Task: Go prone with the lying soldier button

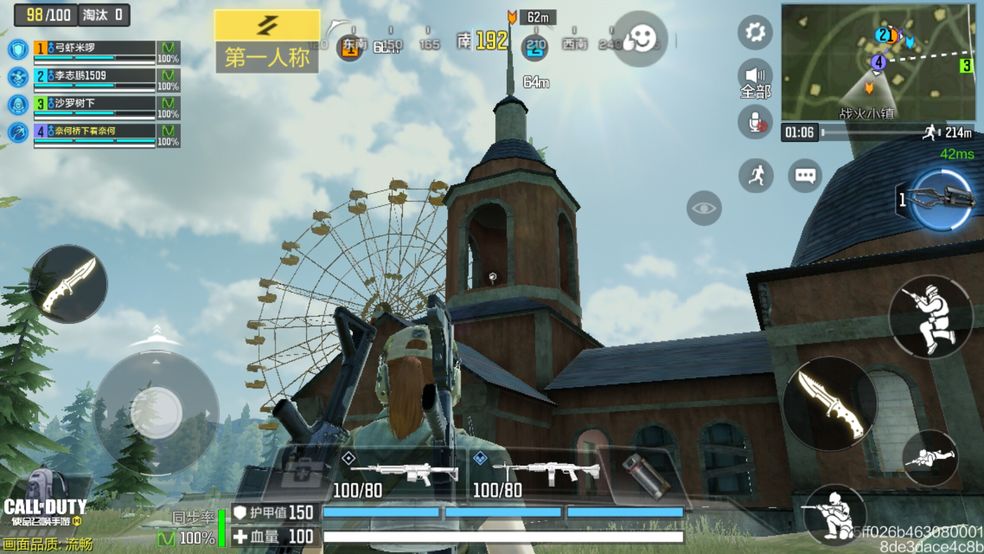Action: 929,458
